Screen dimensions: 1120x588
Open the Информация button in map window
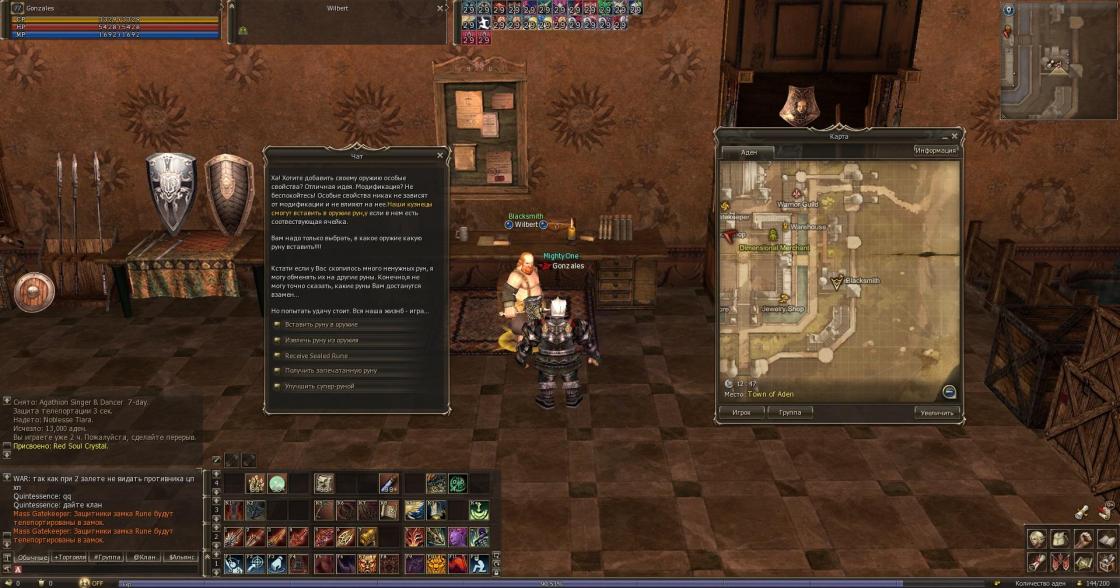coord(936,151)
